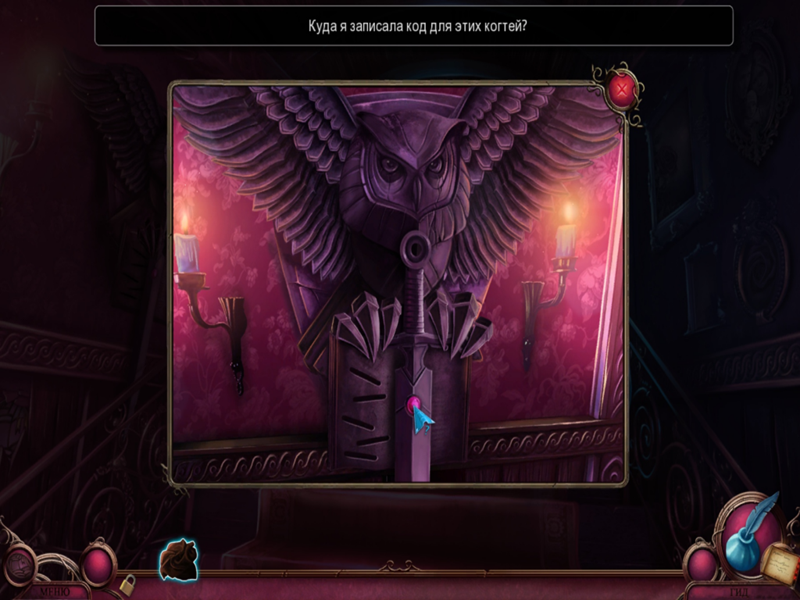This screenshot has height=600, width=800.
Task: Open the МЕНЮ button
Action: pos(50,591)
